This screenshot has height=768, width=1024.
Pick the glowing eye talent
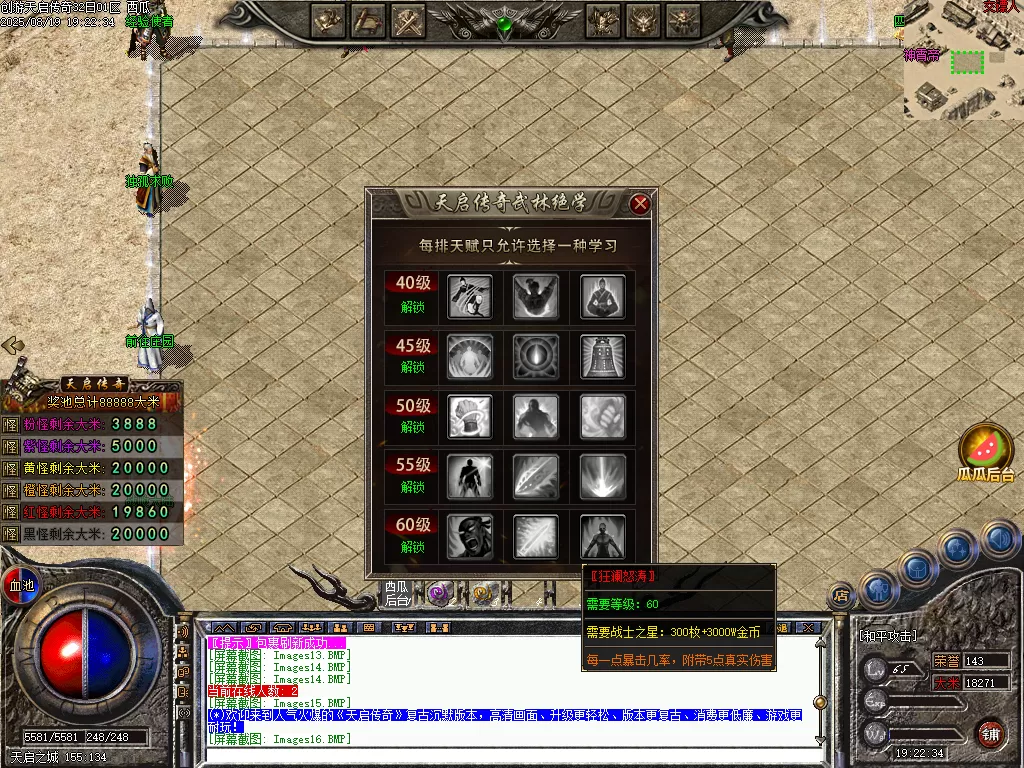(x=535, y=356)
